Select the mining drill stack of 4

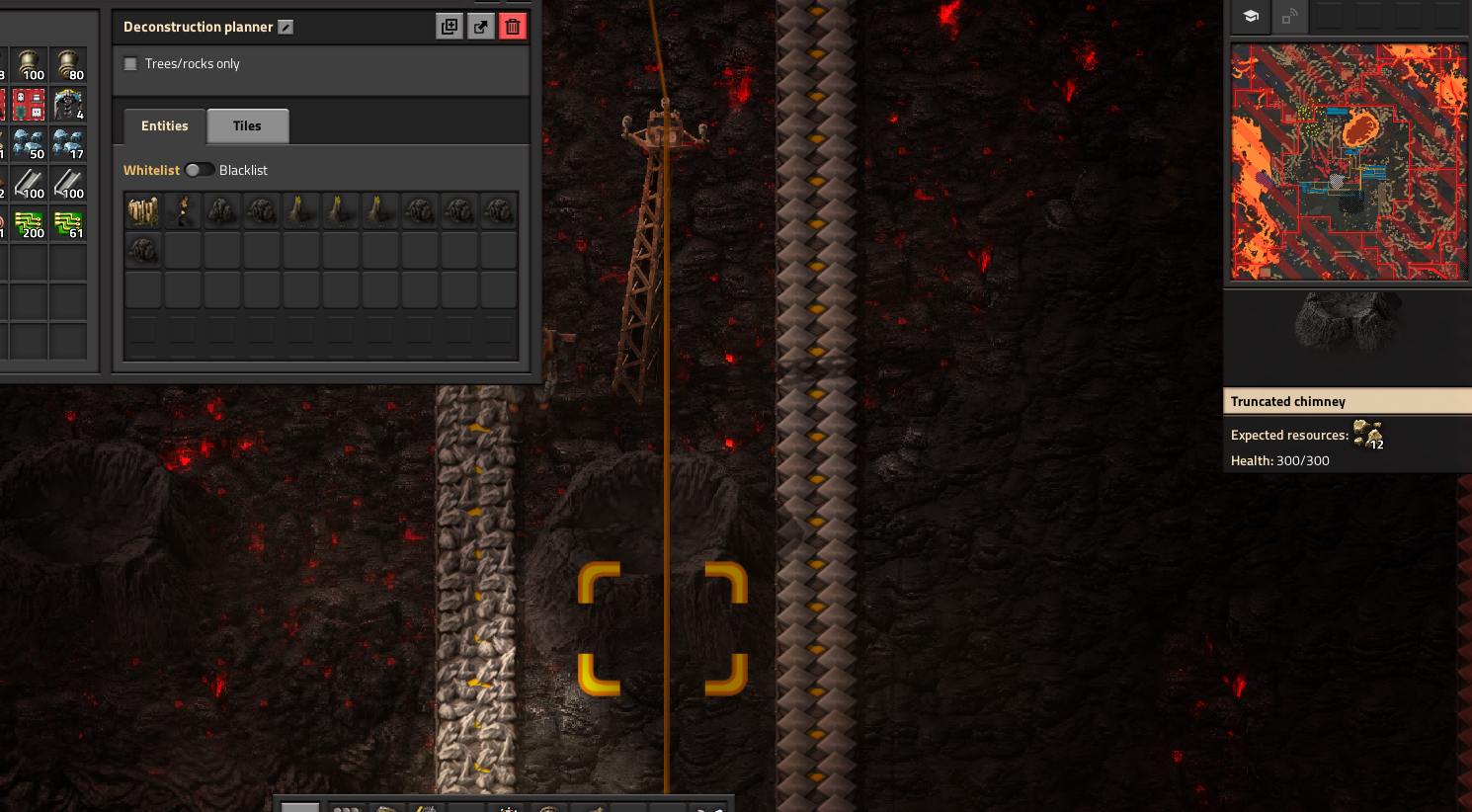[x=68, y=105]
